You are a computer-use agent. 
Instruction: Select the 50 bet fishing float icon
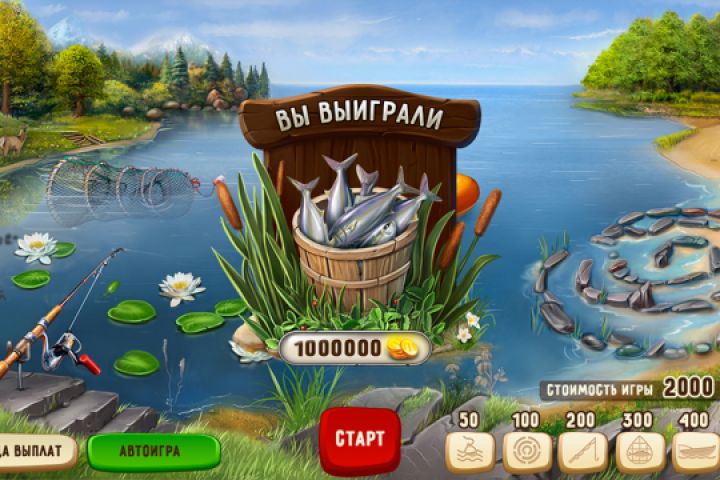(x=469, y=451)
